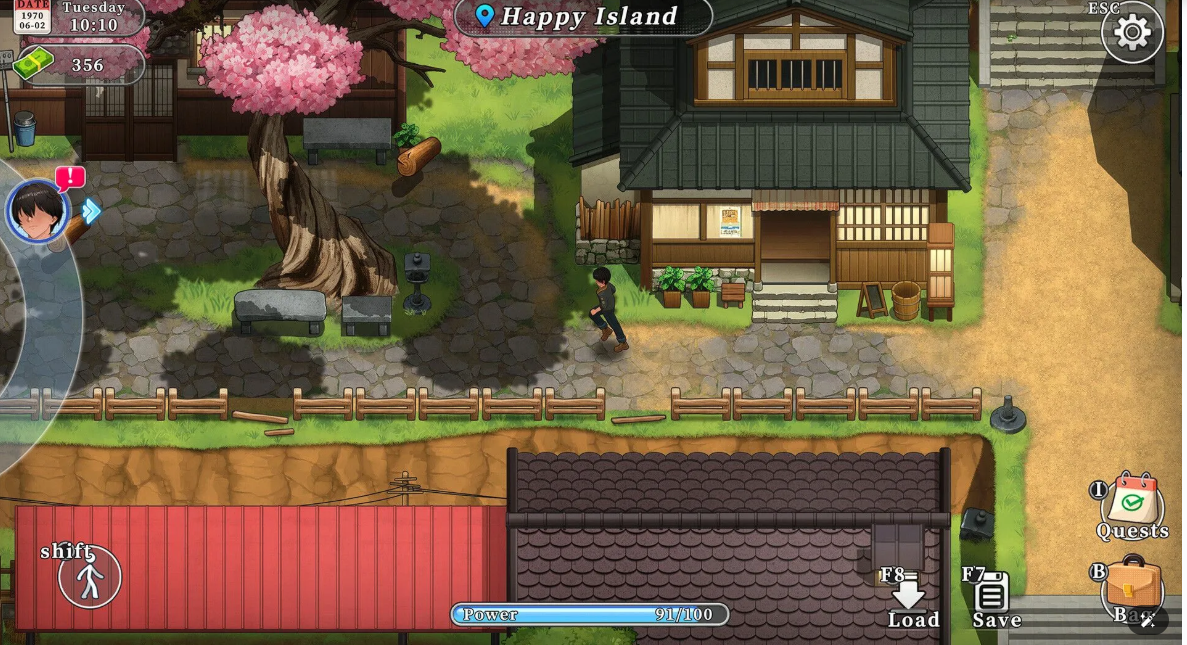Open settings with the gear icon

(x=1131, y=33)
